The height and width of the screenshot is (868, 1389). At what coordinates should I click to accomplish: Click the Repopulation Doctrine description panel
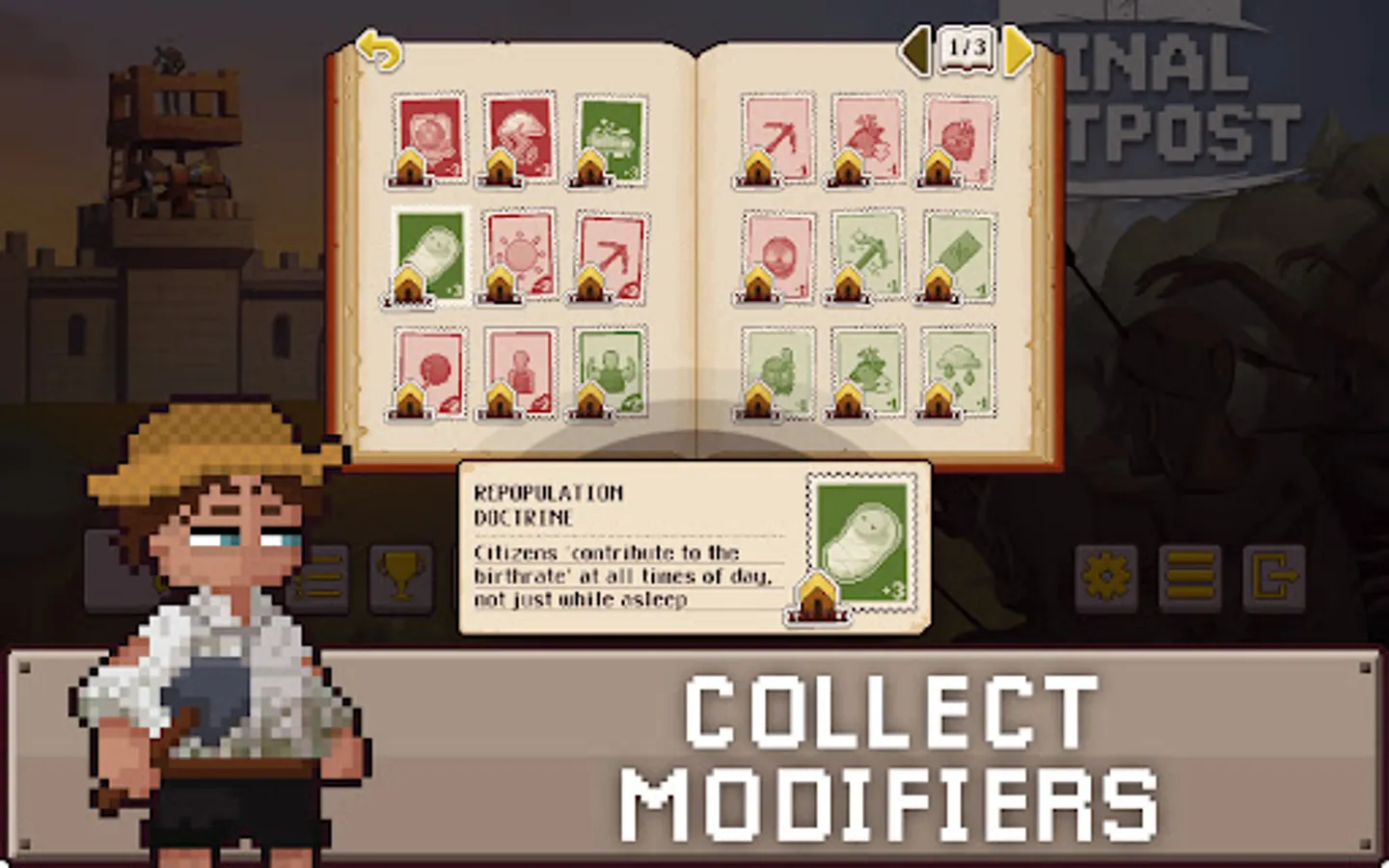pyautogui.click(x=617, y=574)
